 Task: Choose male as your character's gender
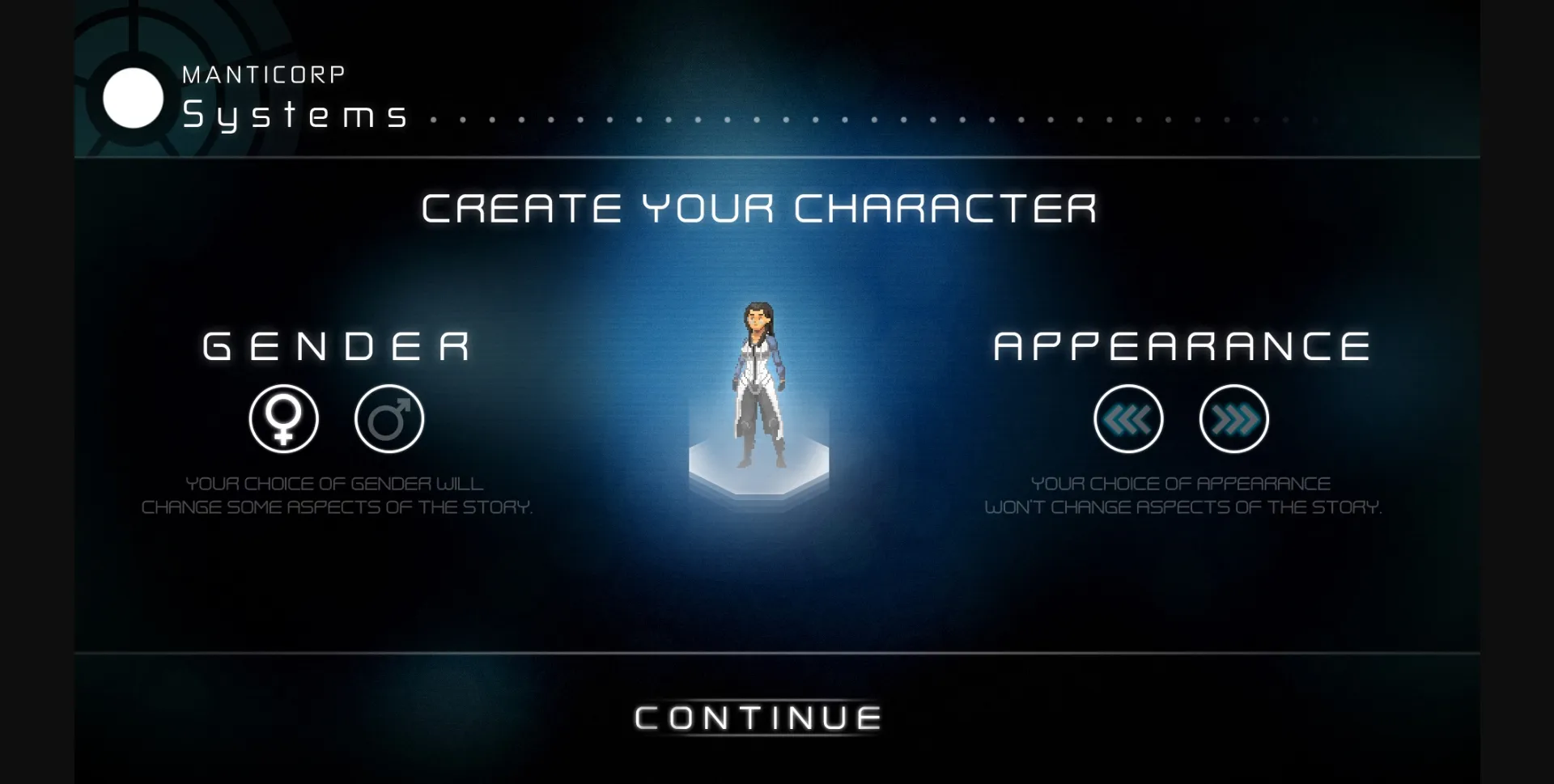389,418
